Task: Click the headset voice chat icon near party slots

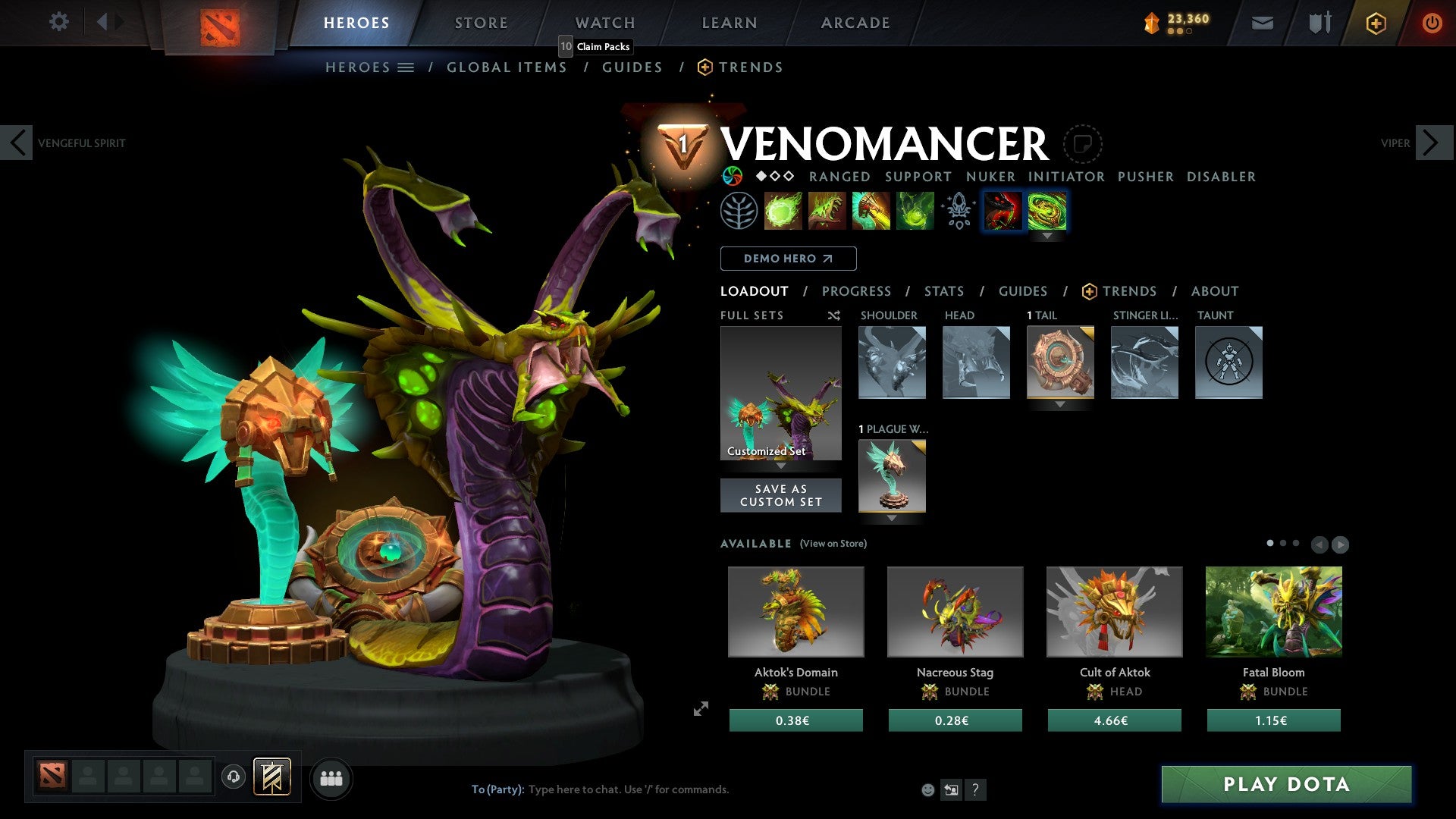Action: 233,778
